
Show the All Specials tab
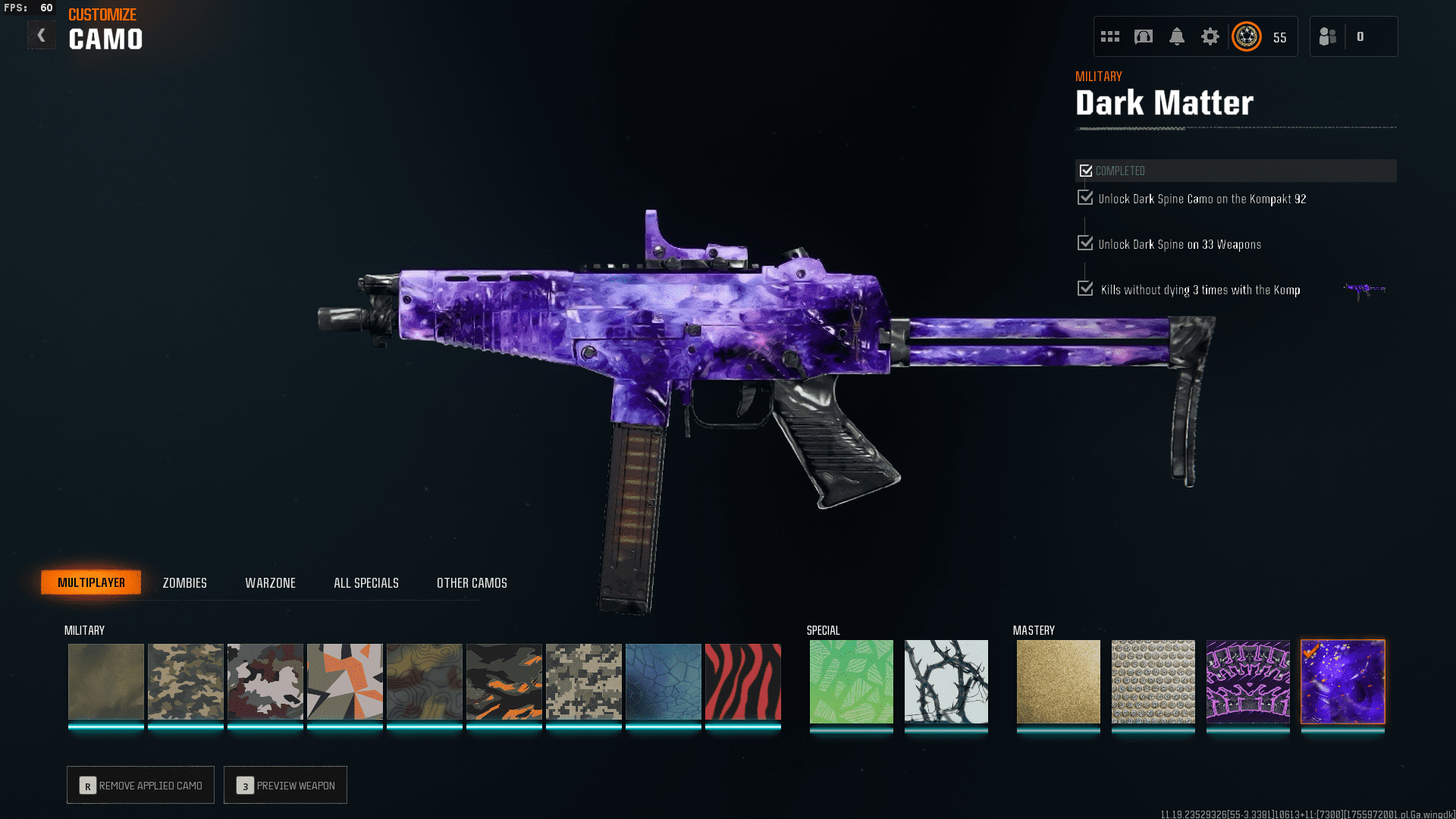tap(366, 582)
